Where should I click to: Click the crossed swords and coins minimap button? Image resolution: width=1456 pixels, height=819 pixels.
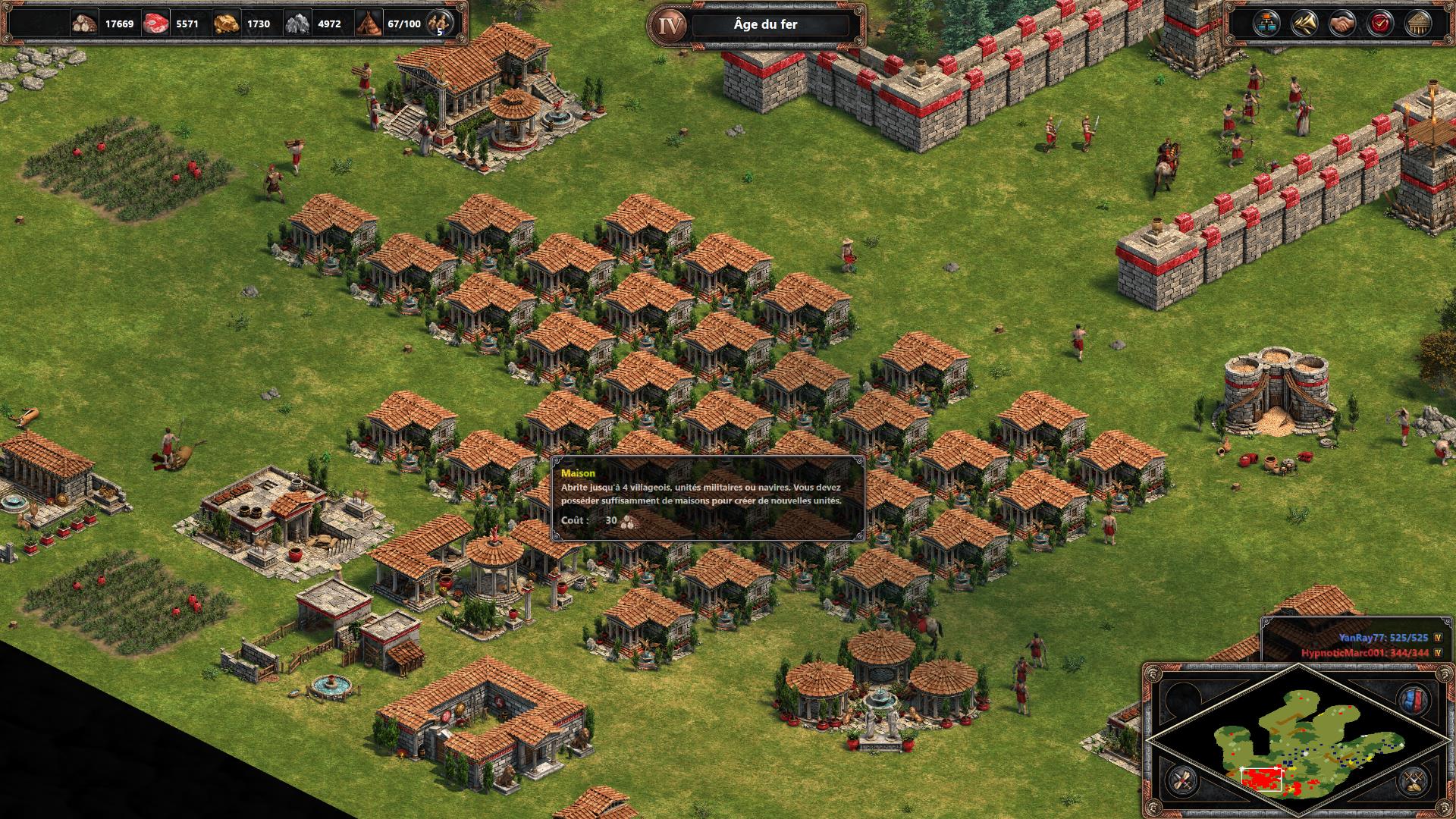(1413, 780)
